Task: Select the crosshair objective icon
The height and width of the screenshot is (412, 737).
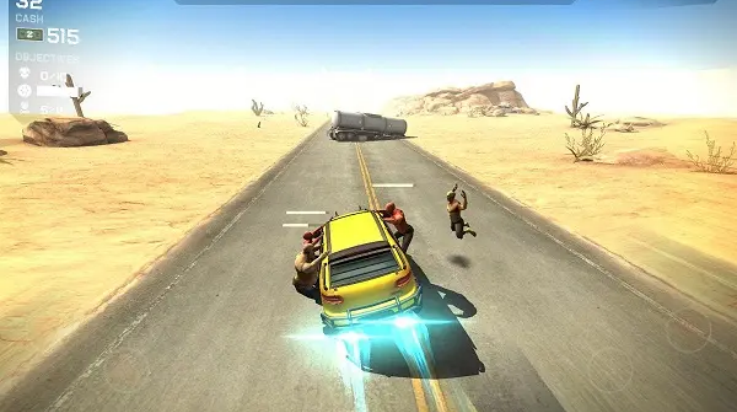Action: pos(24,91)
